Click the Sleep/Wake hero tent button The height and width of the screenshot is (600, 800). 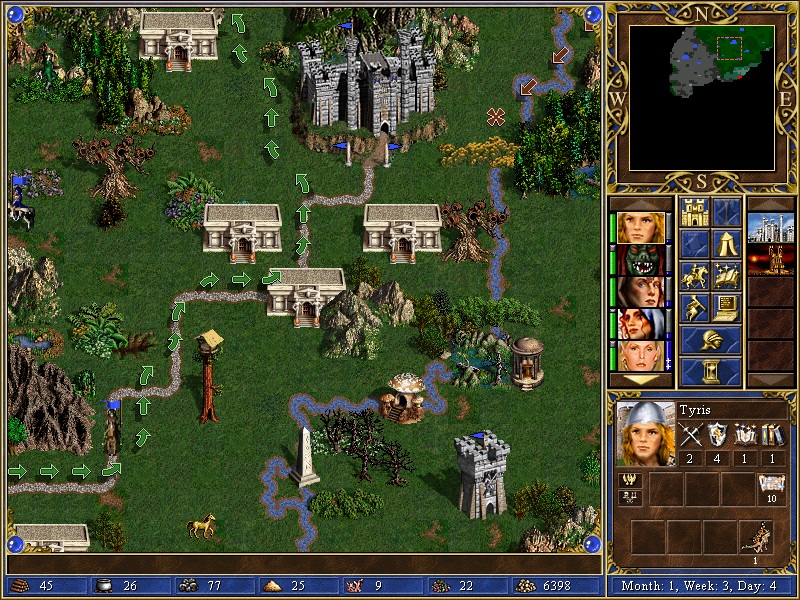click(x=726, y=243)
